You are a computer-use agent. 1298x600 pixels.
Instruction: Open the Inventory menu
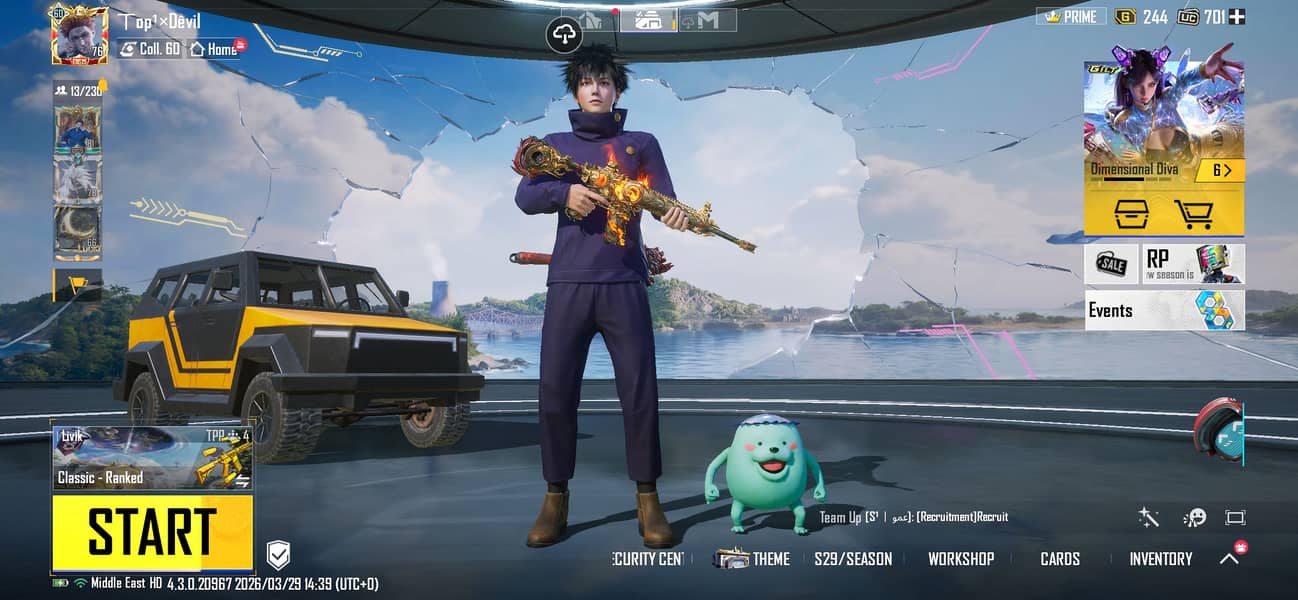pyautogui.click(x=1160, y=559)
